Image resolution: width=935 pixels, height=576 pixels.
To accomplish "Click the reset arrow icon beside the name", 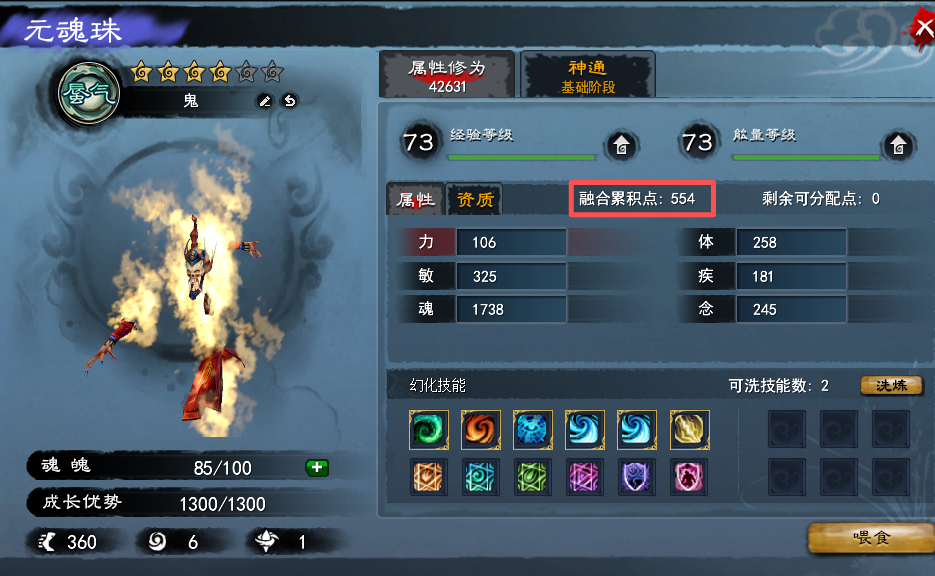I will coord(289,100).
